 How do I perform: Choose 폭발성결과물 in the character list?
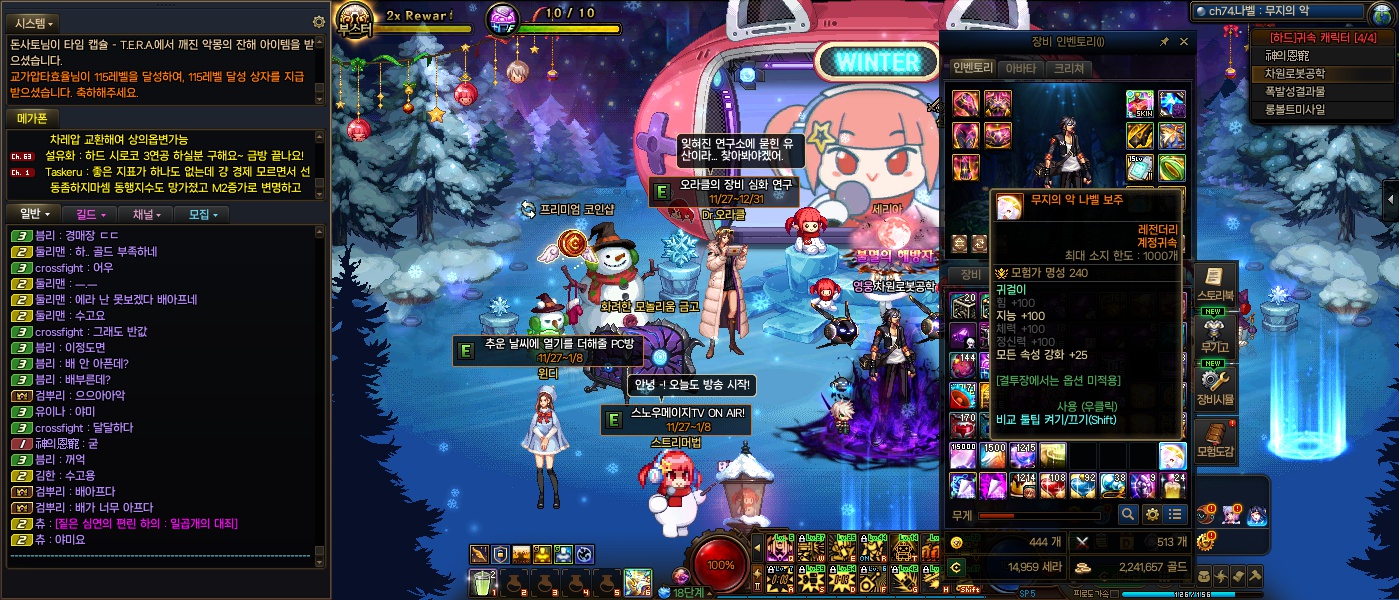pos(1294,91)
